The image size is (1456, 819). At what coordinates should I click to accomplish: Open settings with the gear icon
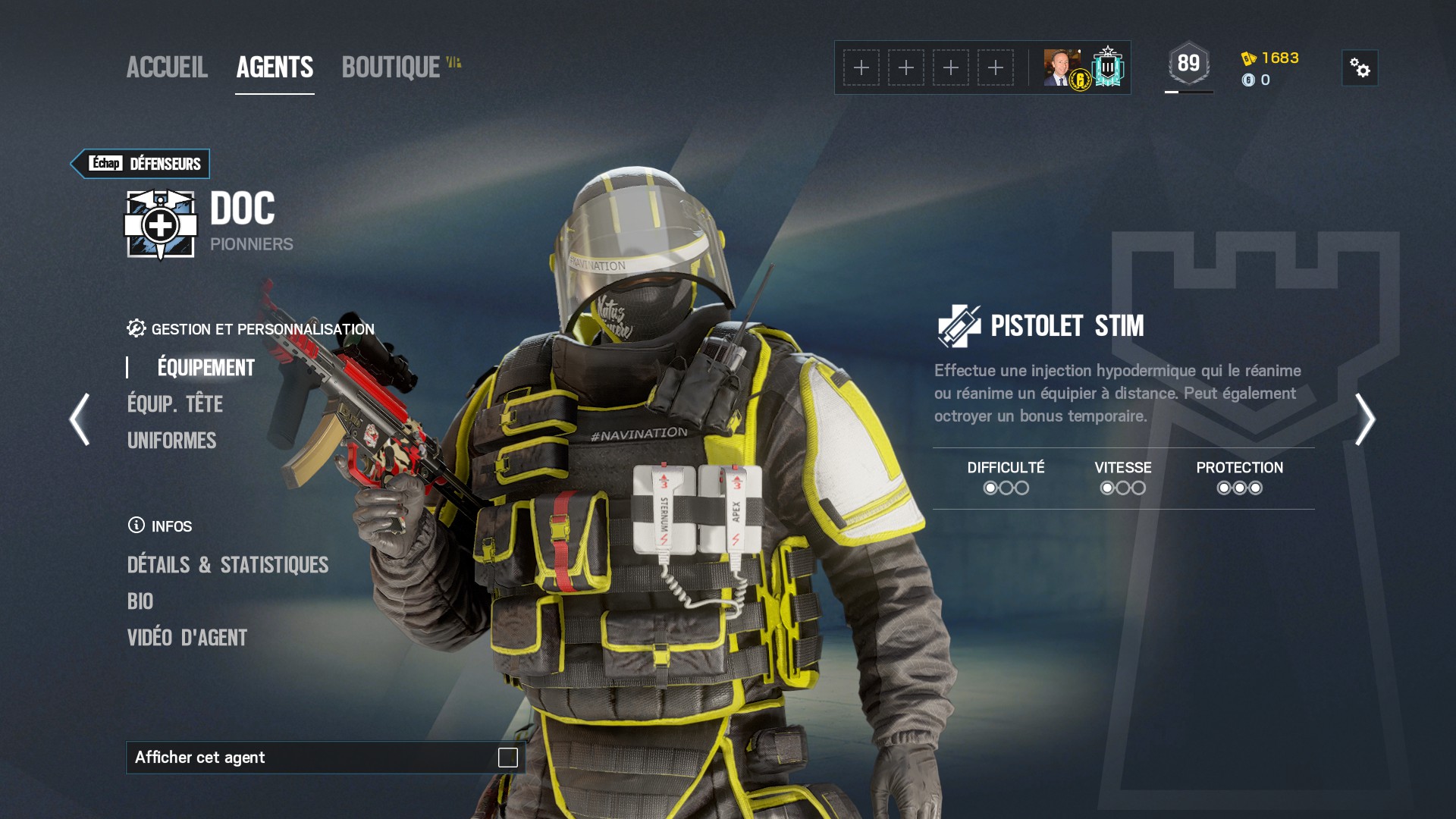[1361, 68]
